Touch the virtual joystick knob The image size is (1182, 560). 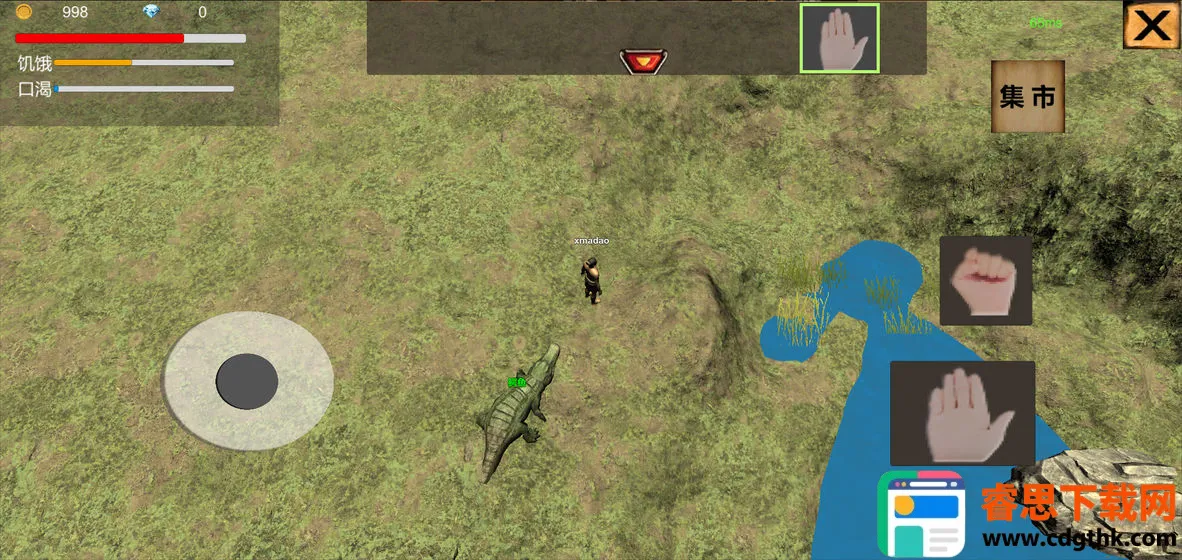tap(247, 380)
